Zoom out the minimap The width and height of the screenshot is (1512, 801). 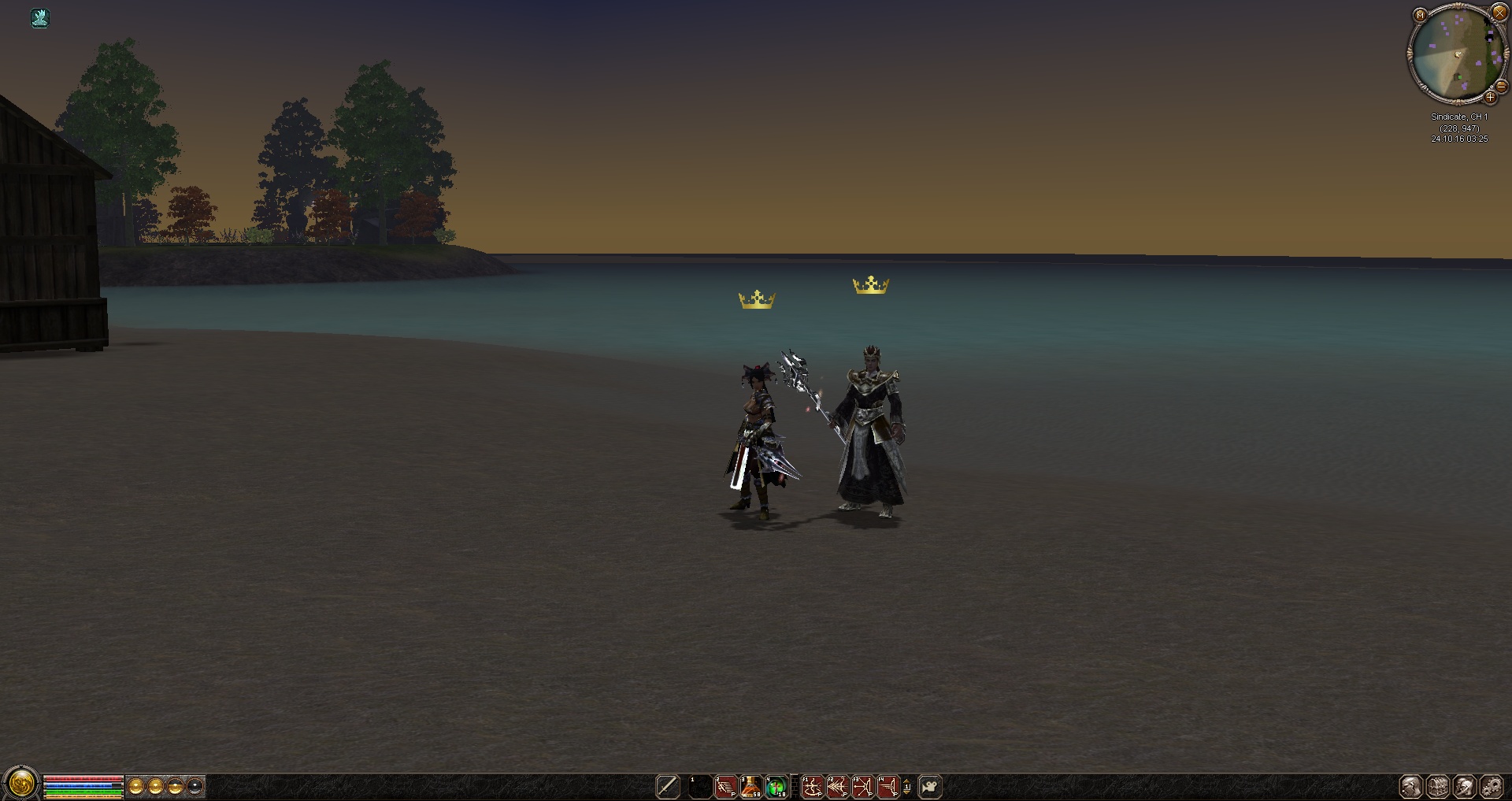point(1501,87)
